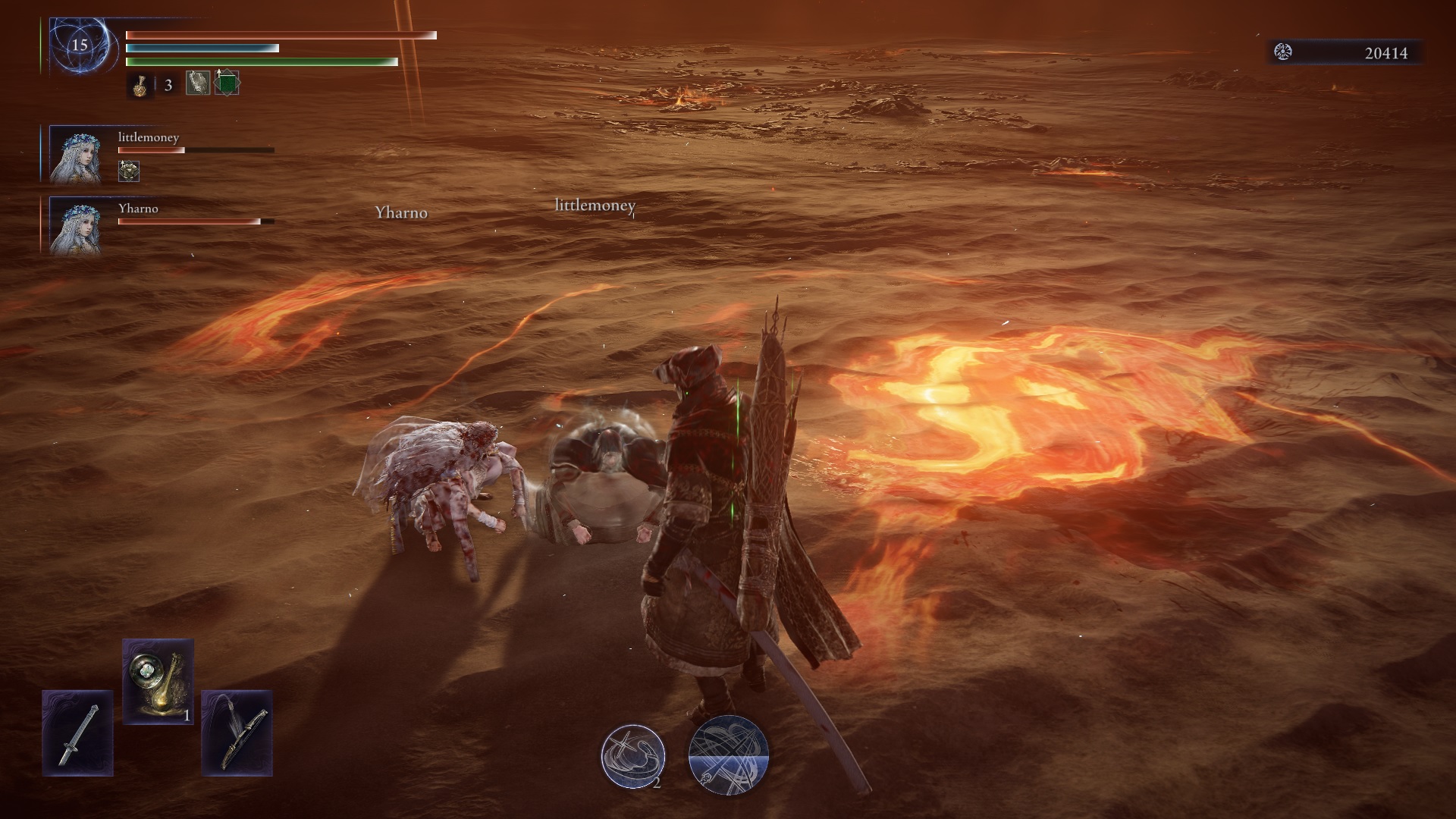Image resolution: width=1456 pixels, height=819 pixels.
Task: Inspect the green square buff icon
Action: point(227,83)
